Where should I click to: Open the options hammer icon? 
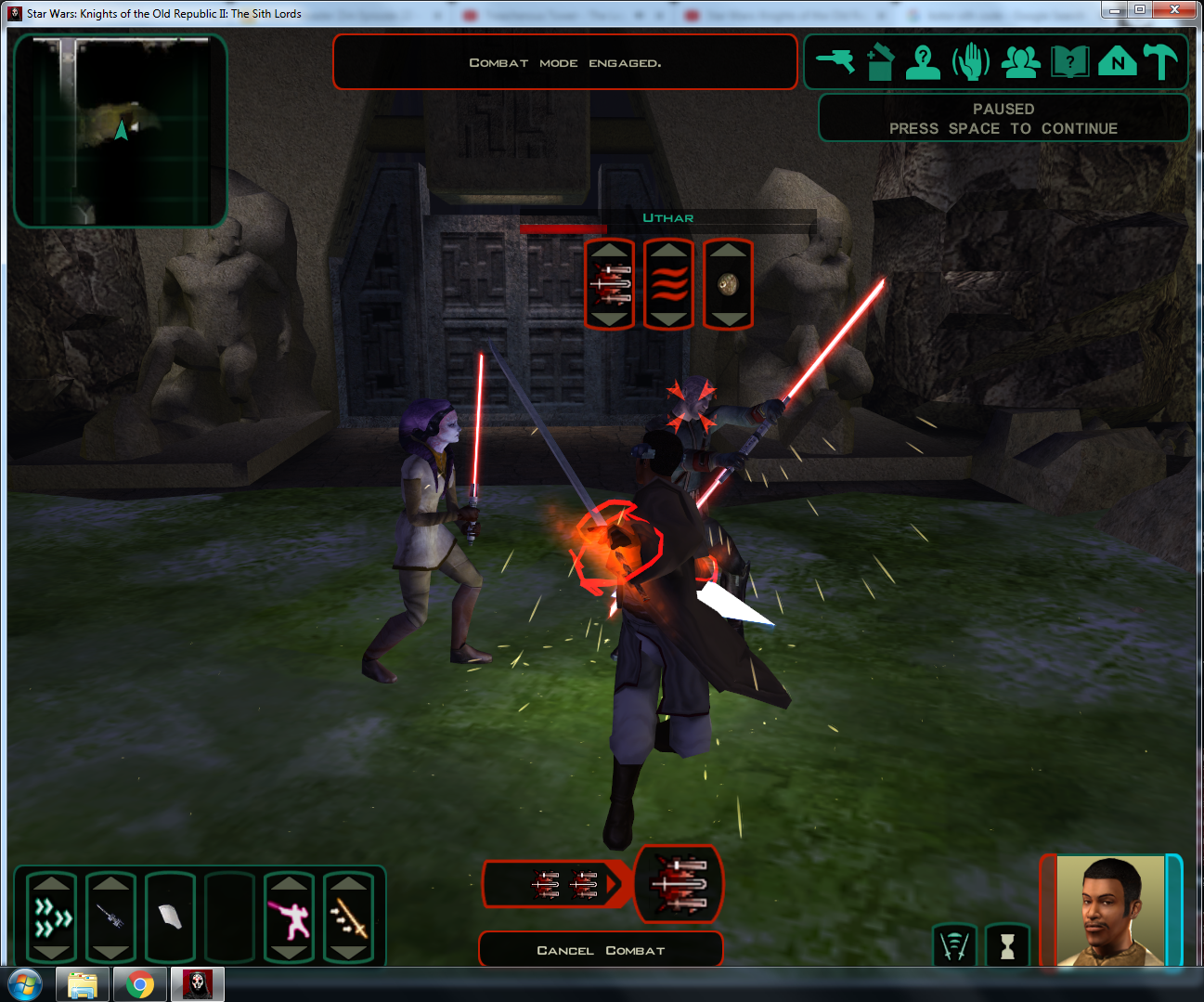(x=1160, y=62)
